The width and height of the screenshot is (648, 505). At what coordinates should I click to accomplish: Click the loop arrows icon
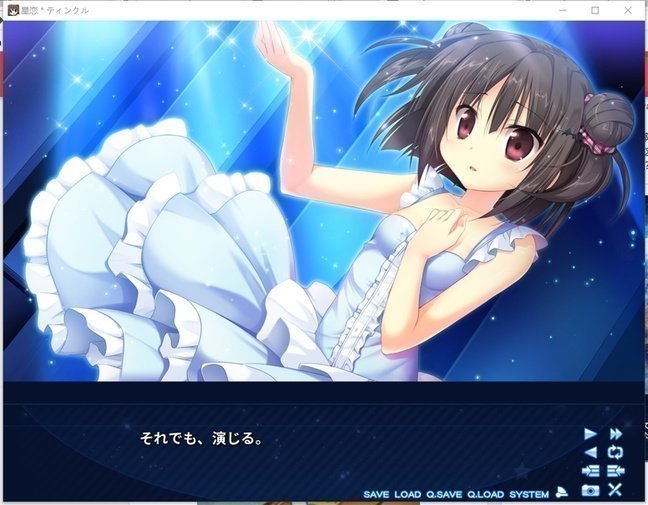point(616,452)
